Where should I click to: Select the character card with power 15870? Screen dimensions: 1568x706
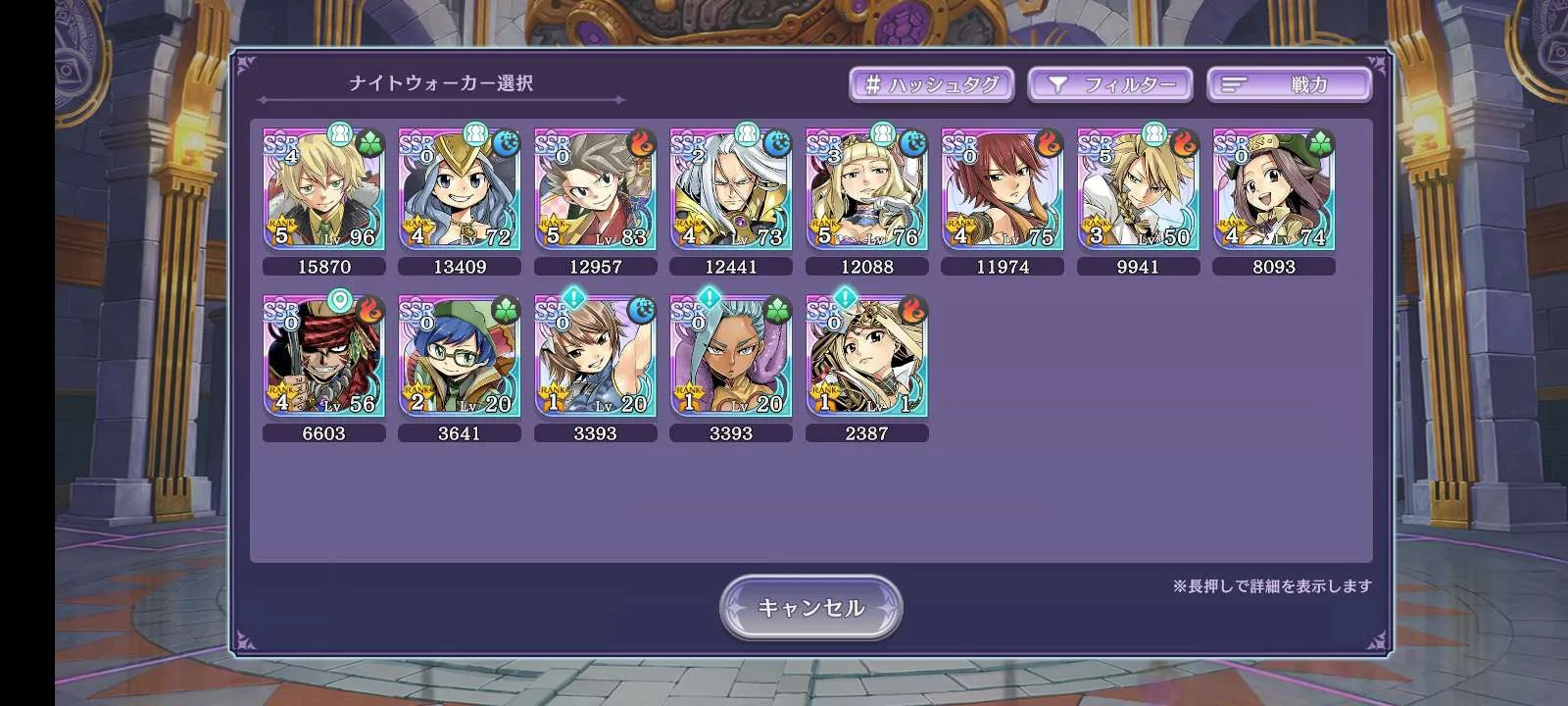coord(323,190)
